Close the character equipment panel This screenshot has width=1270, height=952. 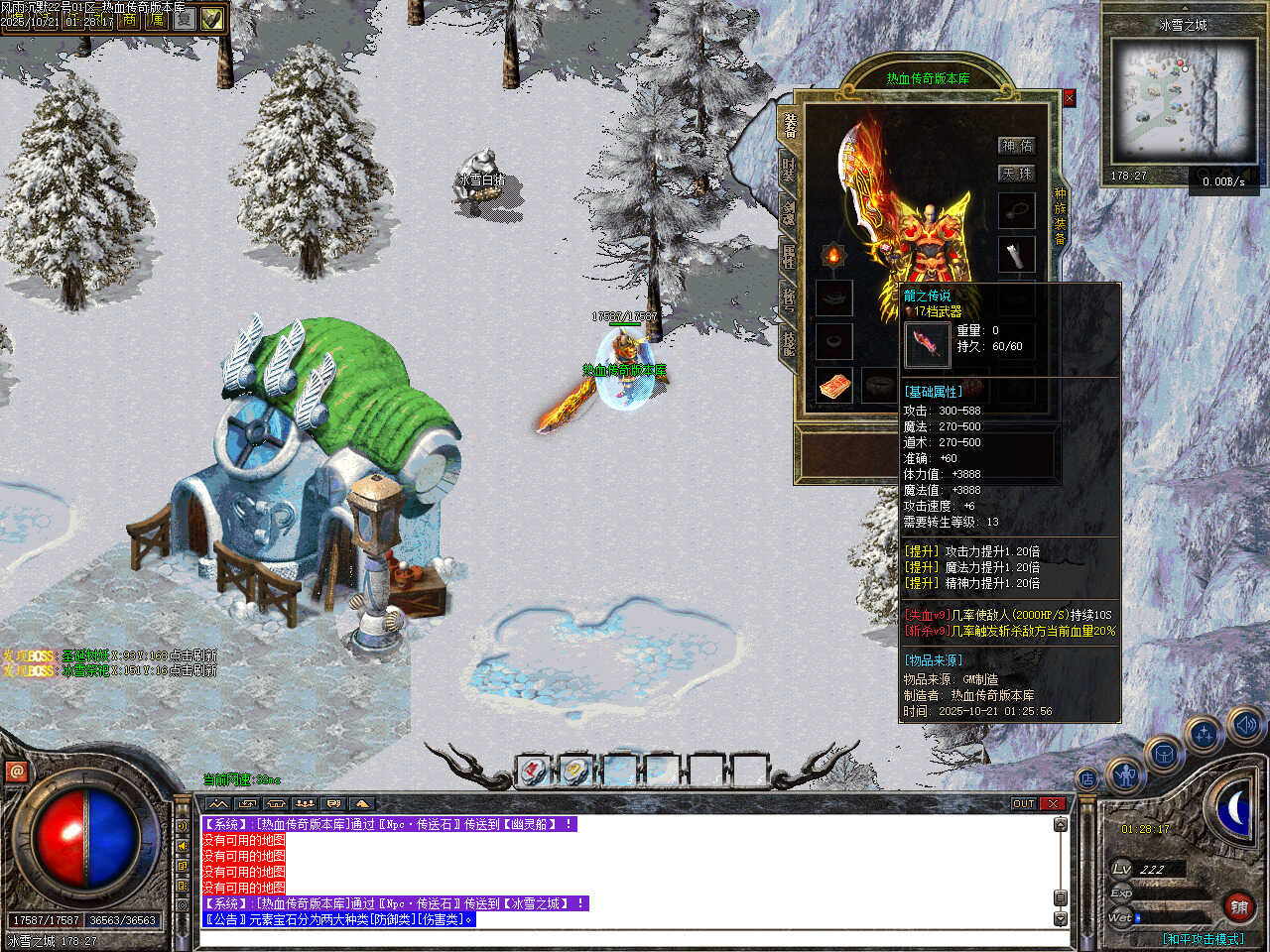pyautogui.click(x=1069, y=98)
